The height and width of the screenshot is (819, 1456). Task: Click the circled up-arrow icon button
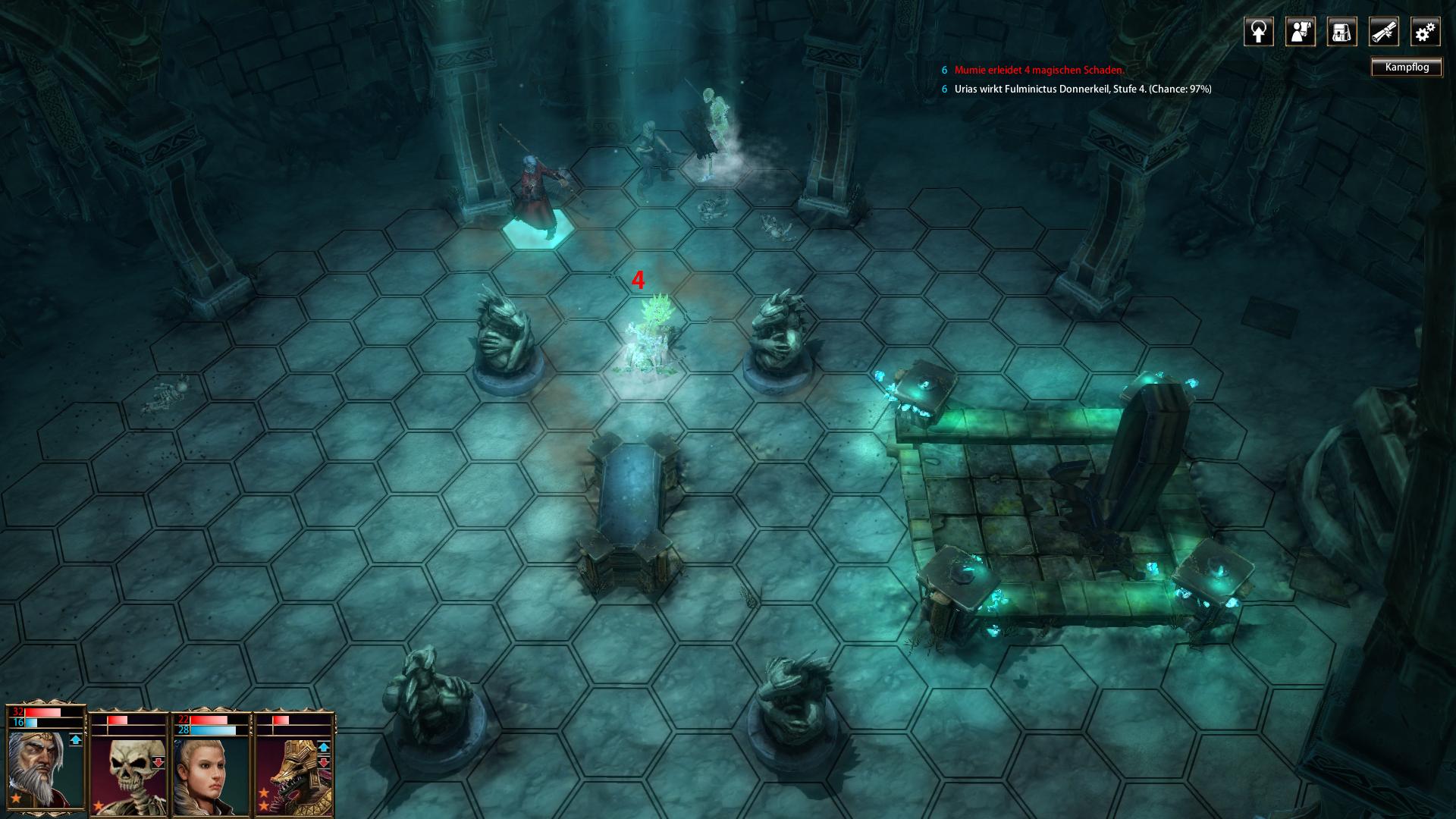[x=1259, y=32]
